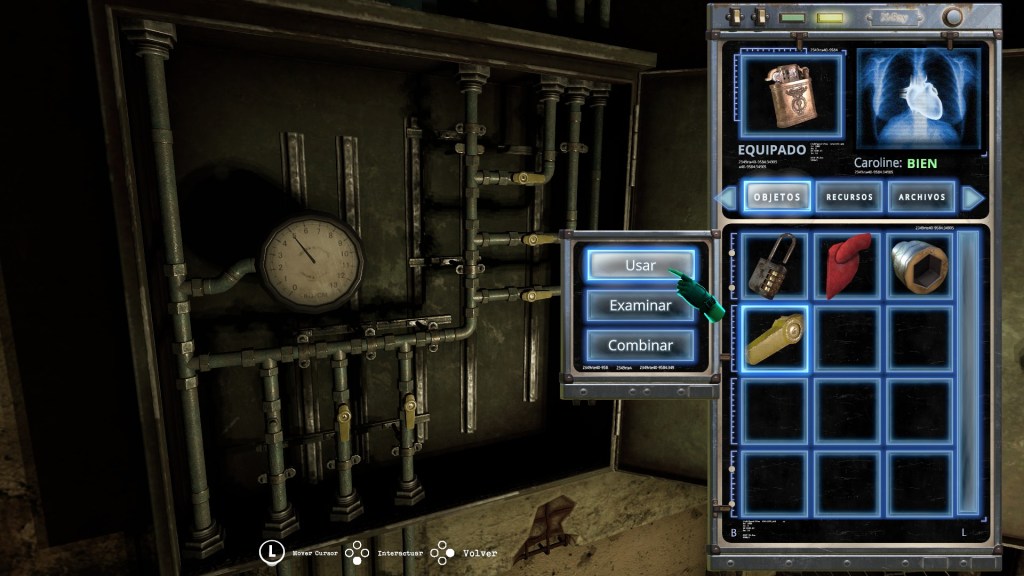The image size is (1024, 576).
Task: Open the Recursos tab
Action: coord(849,197)
